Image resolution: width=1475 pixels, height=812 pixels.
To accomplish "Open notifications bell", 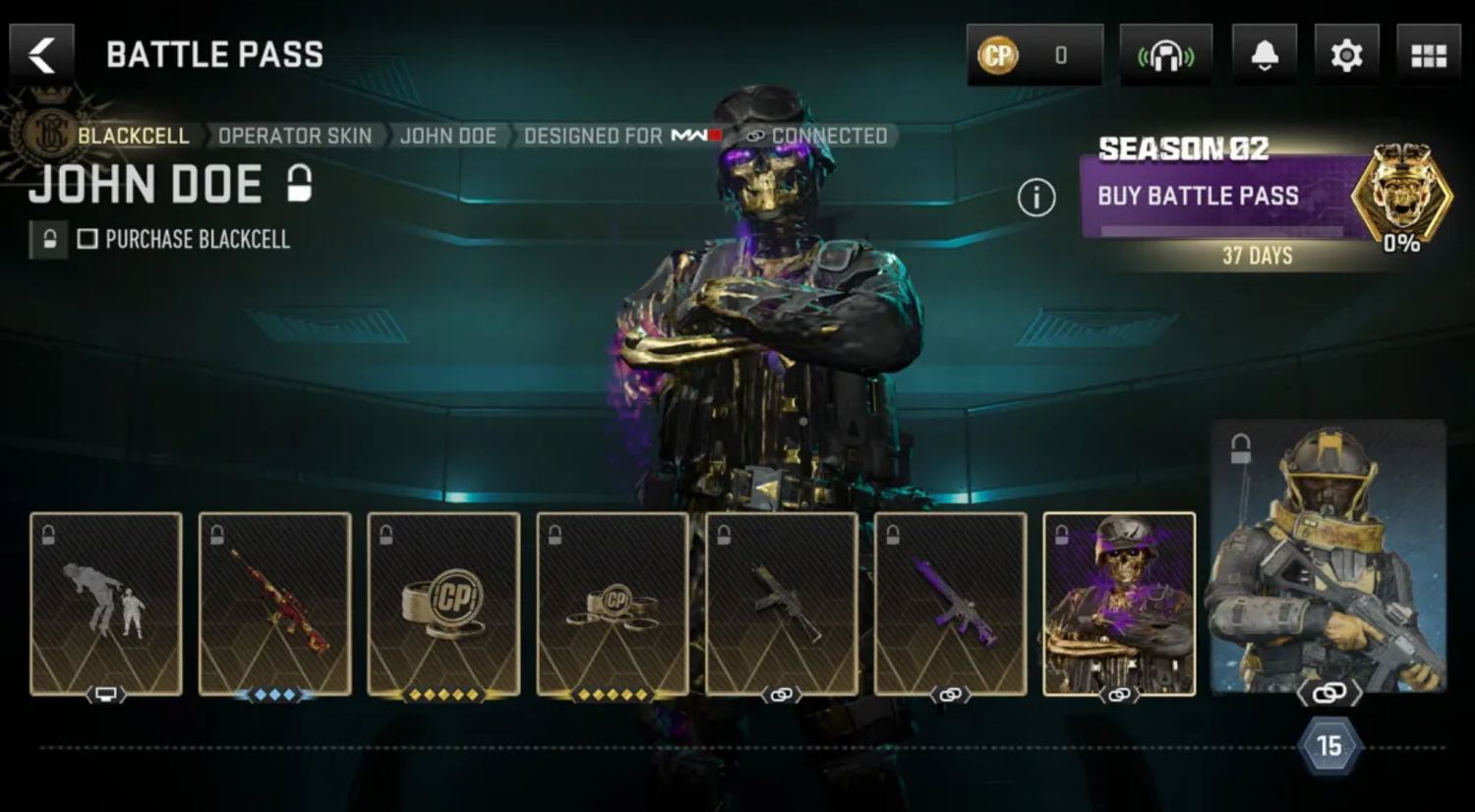I will pyautogui.click(x=1265, y=56).
